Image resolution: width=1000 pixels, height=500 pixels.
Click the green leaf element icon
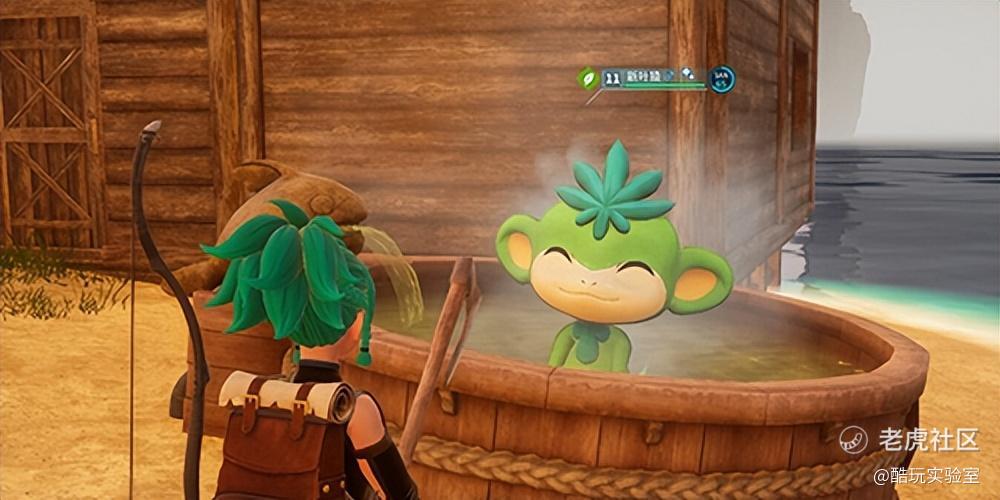pos(588,77)
